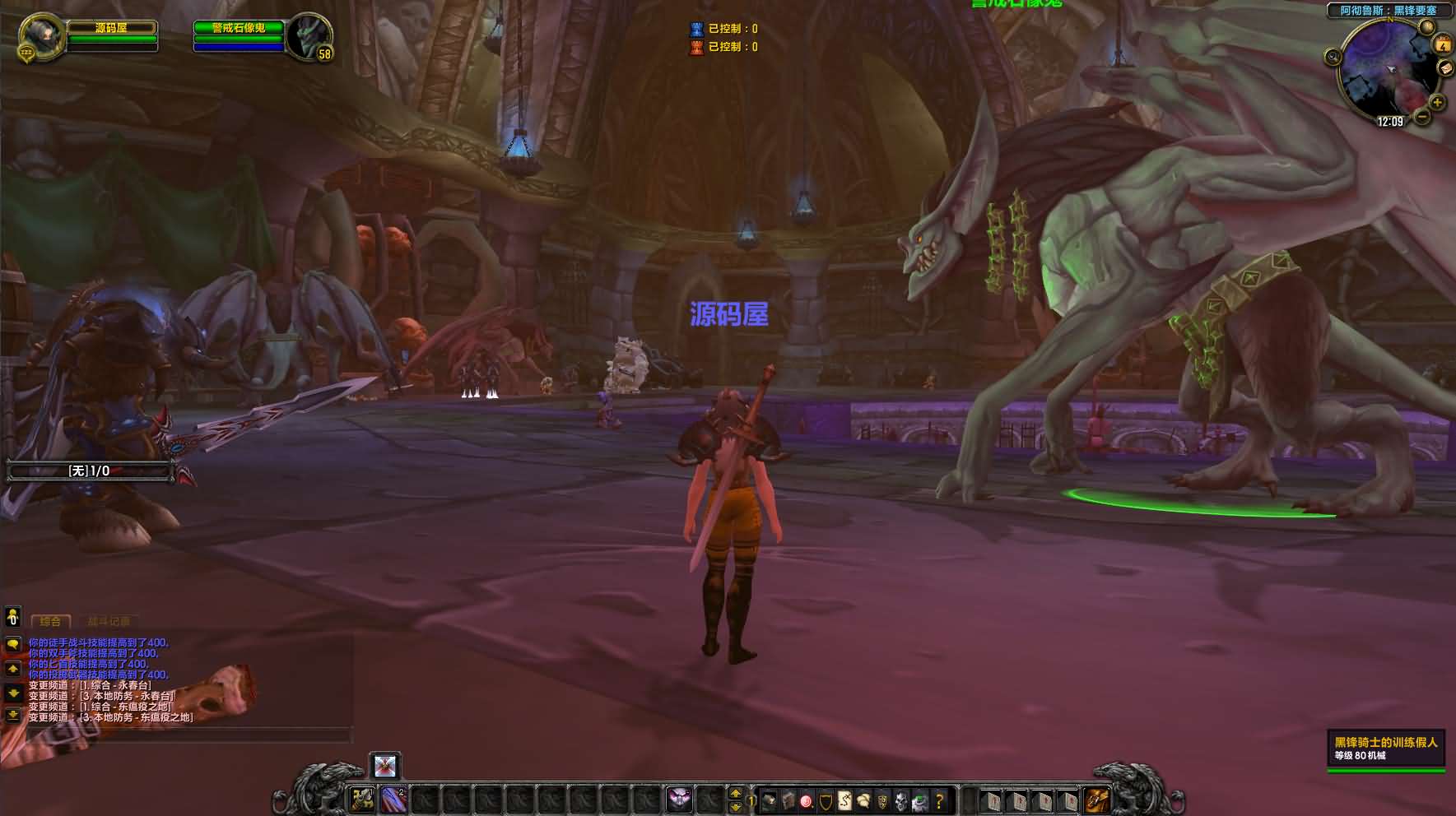The height and width of the screenshot is (816, 1456).
Task: Switch to the 战斗记录 combat log tab
Action: click(x=109, y=622)
